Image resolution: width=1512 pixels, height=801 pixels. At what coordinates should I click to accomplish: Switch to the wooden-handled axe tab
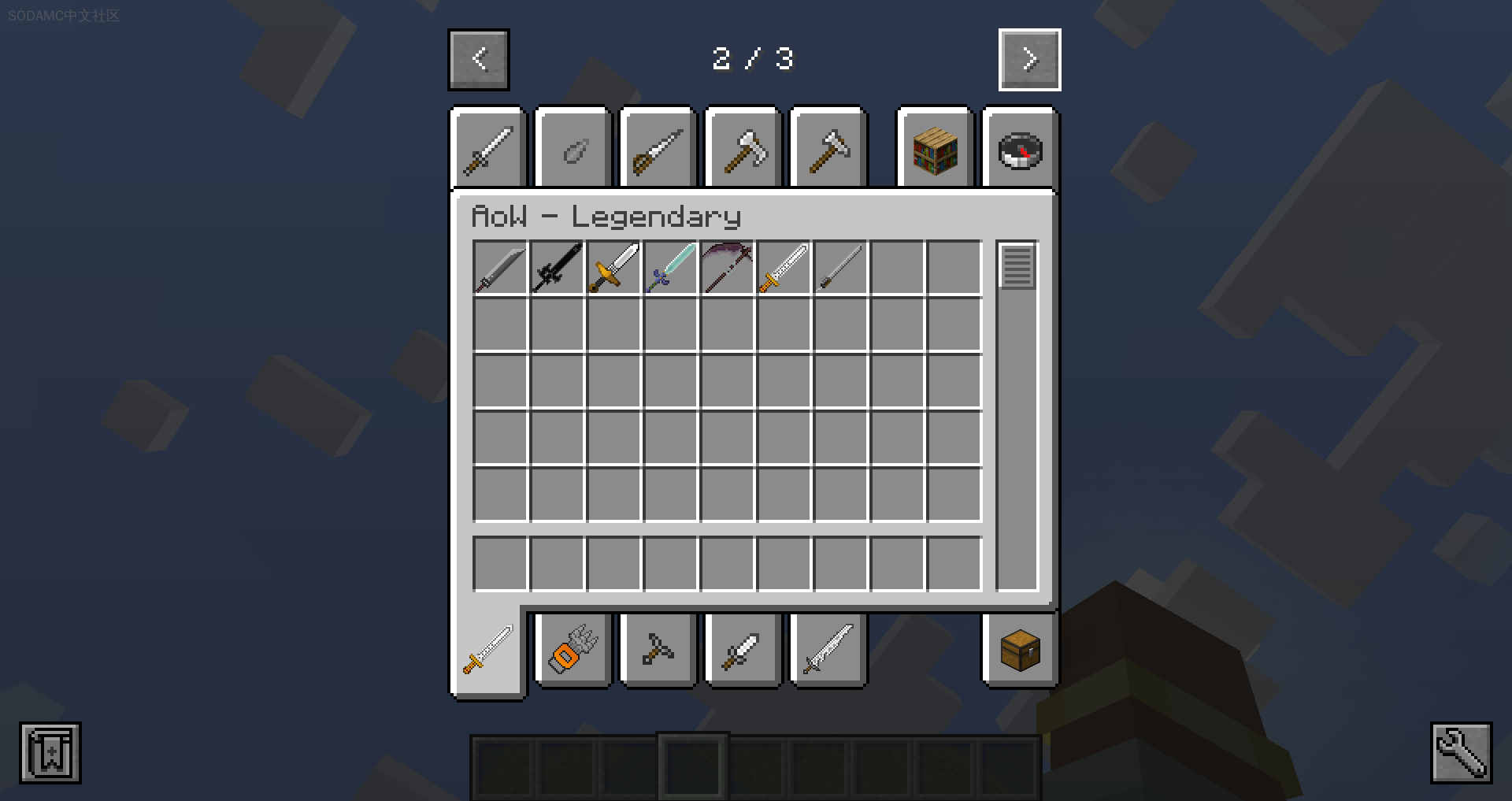(x=743, y=150)
